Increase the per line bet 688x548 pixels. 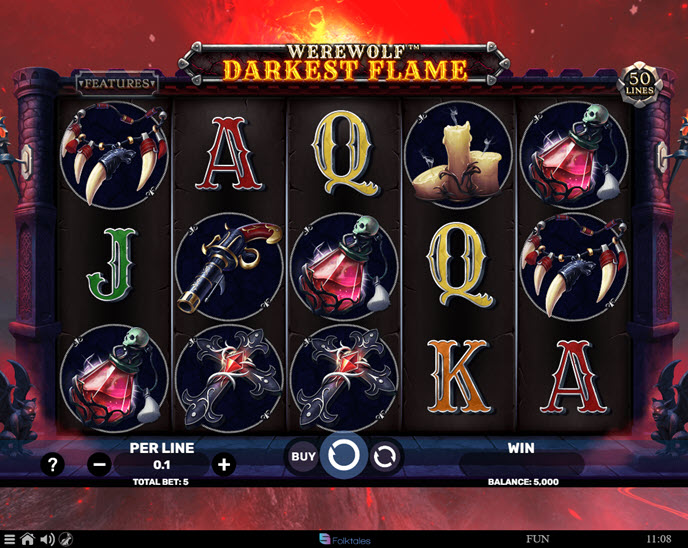(224, 464)
